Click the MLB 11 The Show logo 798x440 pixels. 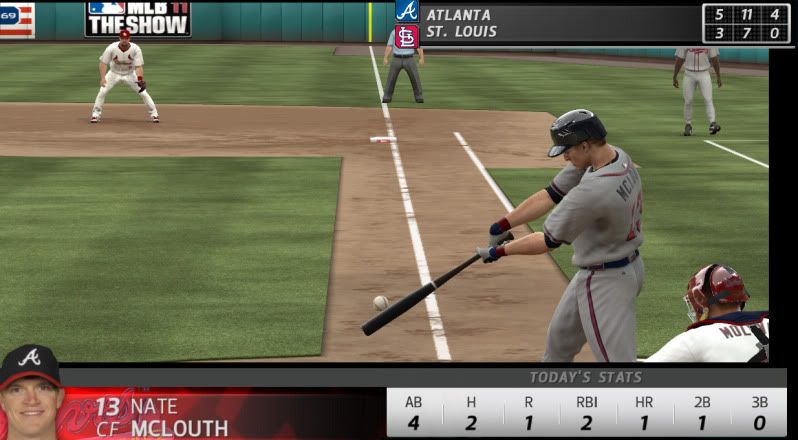137,18
